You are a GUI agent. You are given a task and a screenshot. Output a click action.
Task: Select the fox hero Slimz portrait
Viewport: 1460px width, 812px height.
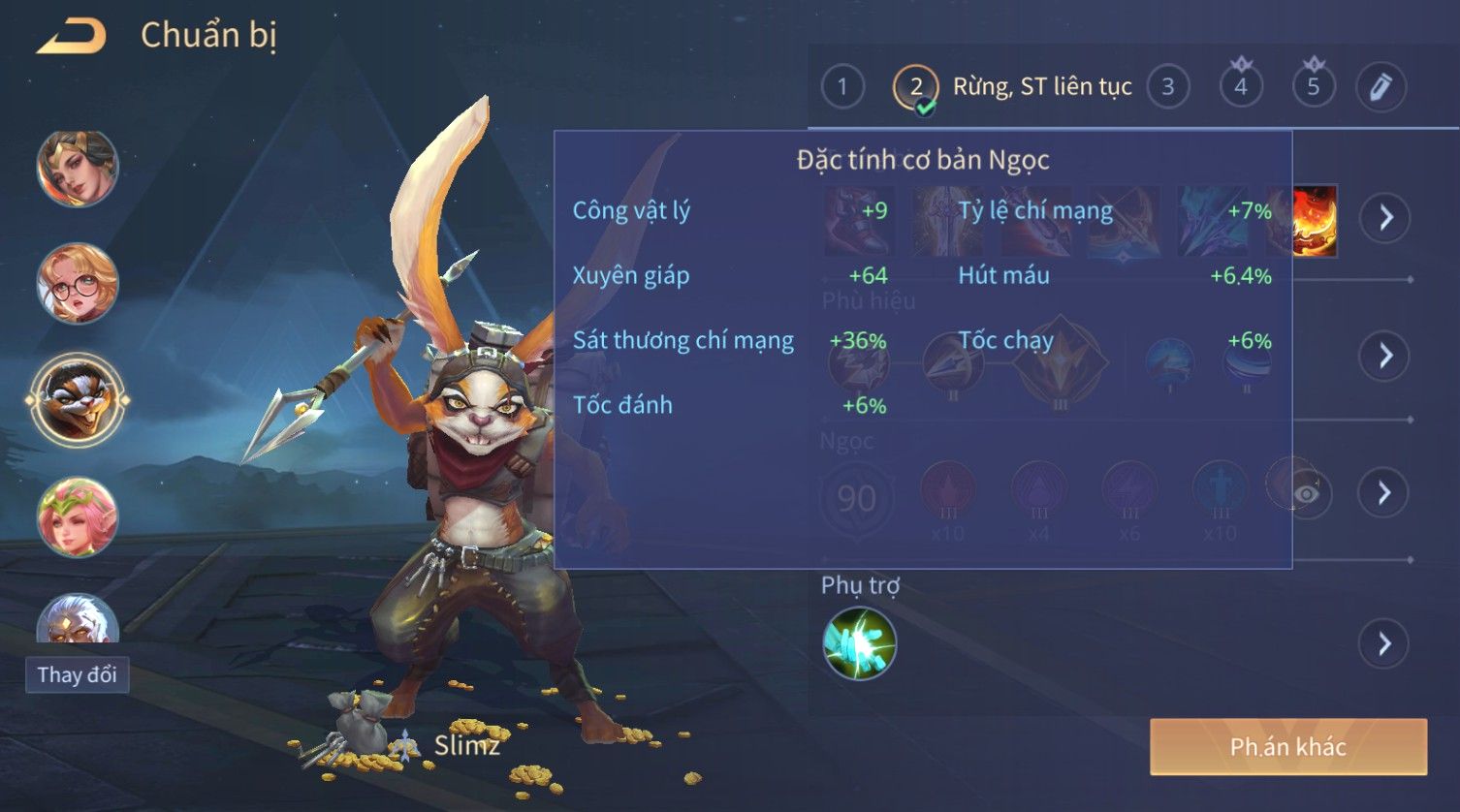(x=78, y=399)
